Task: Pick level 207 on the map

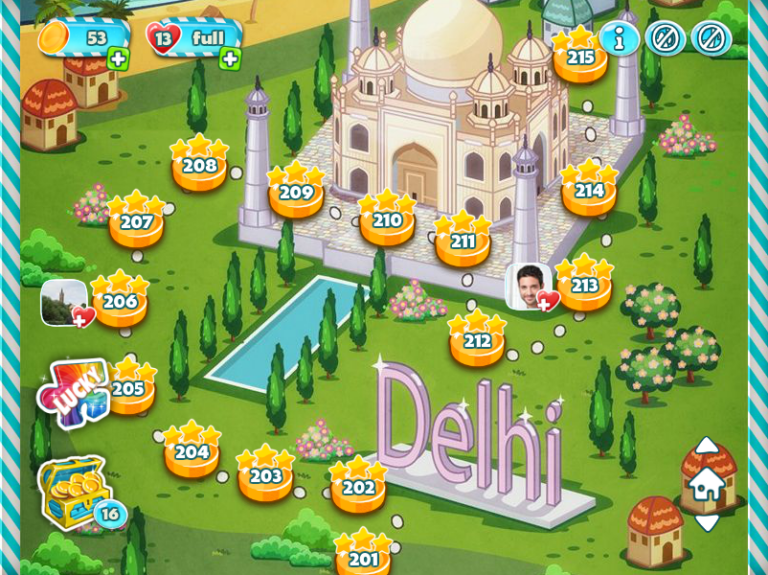Action: click(136, 222)
